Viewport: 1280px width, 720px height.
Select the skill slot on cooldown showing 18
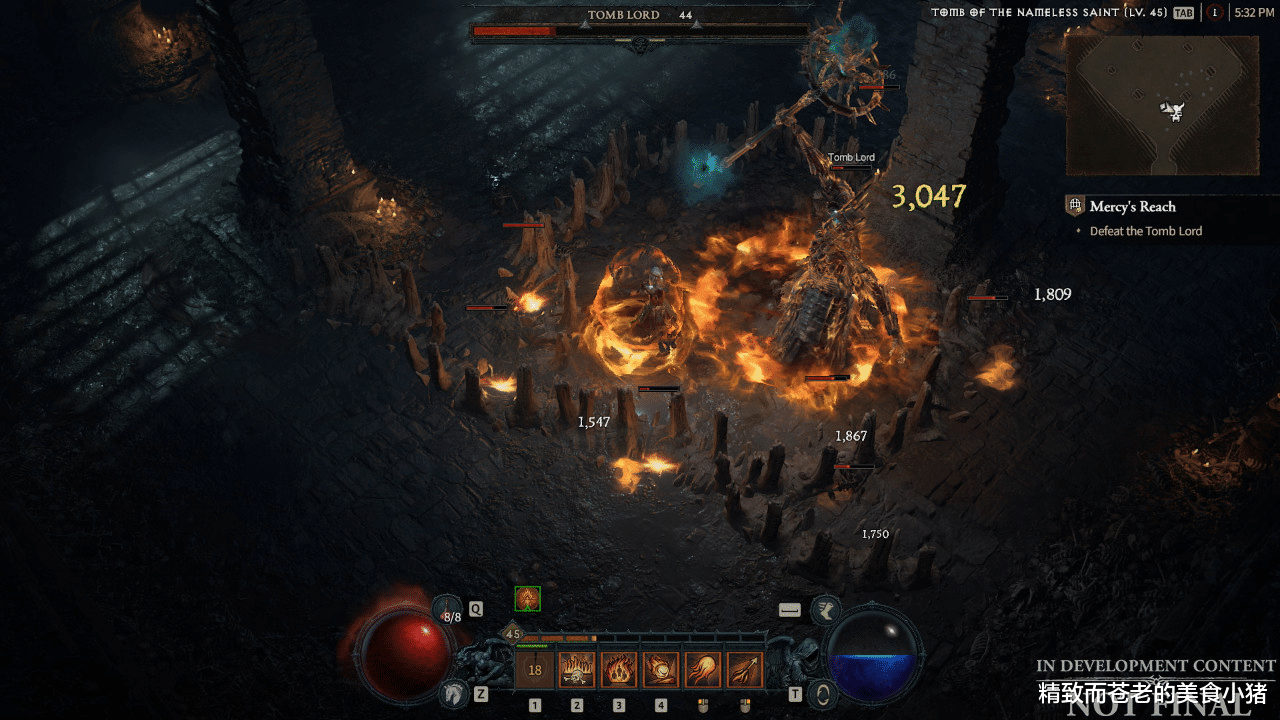click(535, 670)
